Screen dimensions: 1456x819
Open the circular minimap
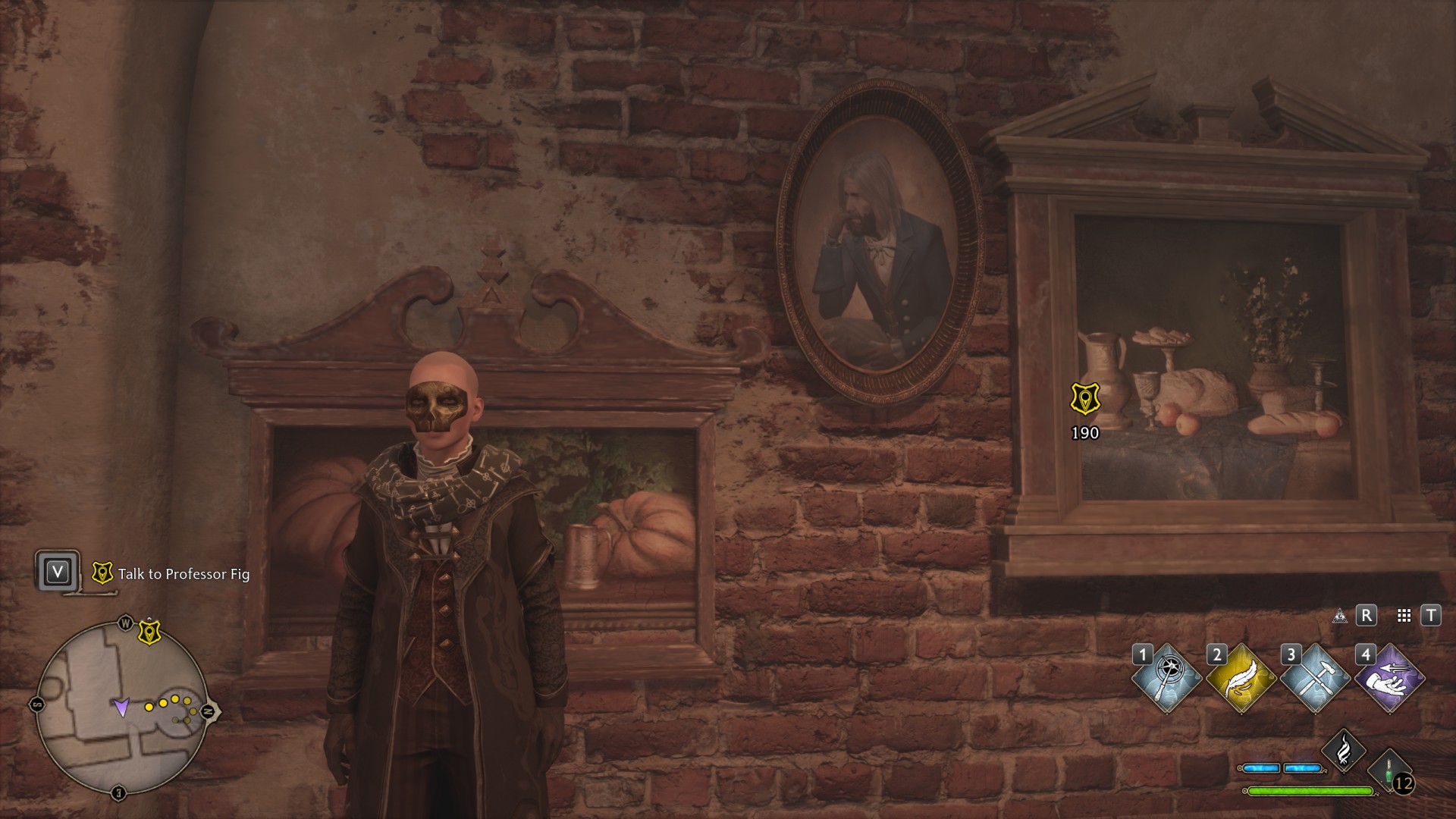[121, 708]
